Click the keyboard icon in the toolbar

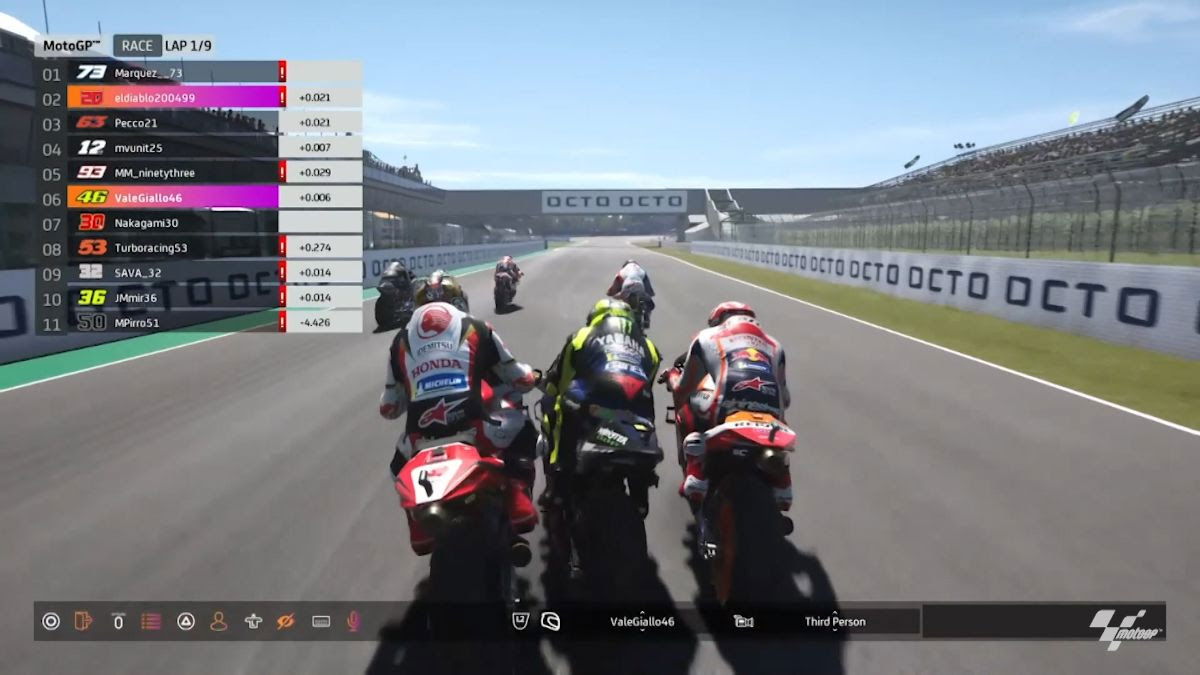pyautogui.click(x=321, y=621)
